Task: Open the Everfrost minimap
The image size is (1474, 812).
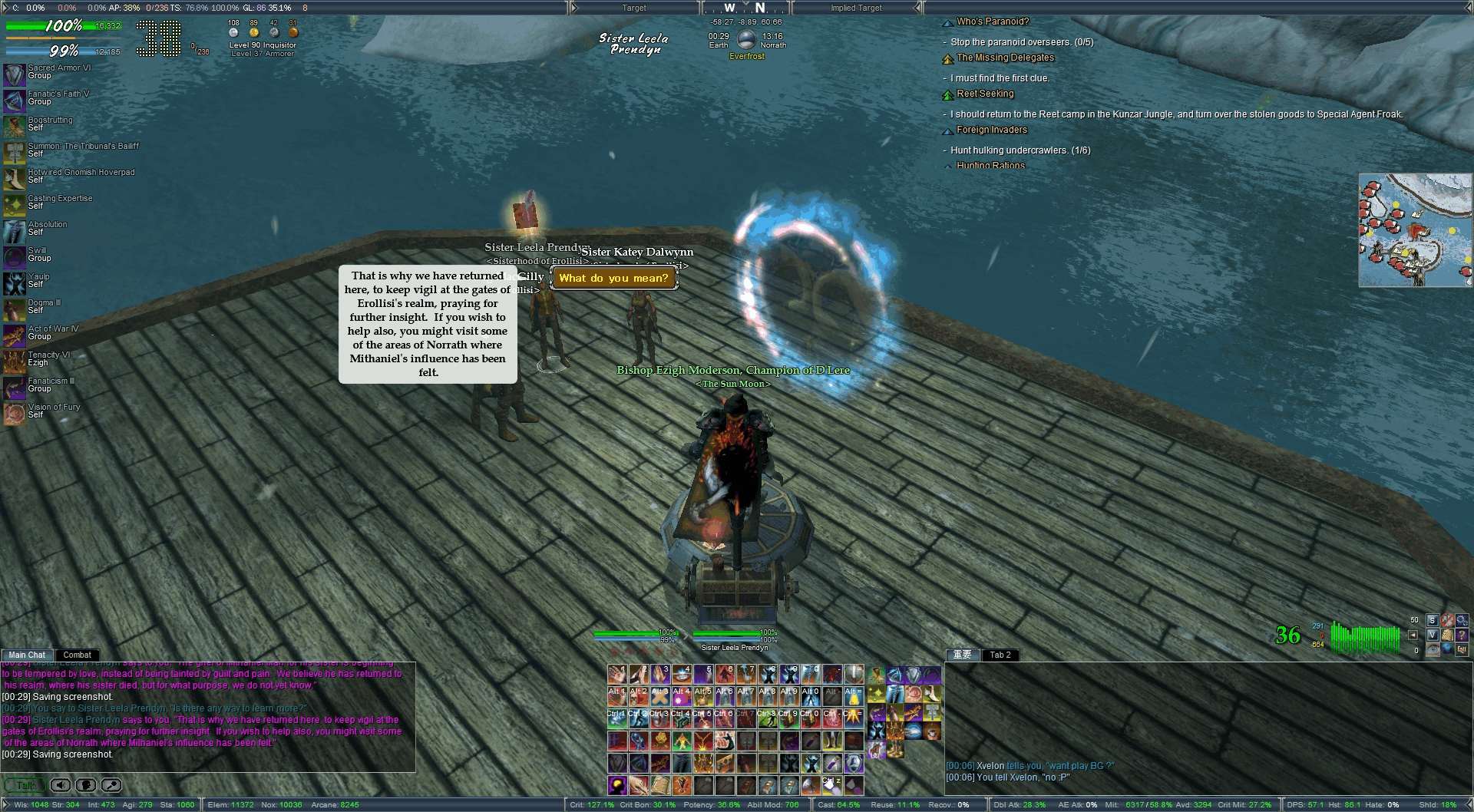Action: [x=1415, y=230]
